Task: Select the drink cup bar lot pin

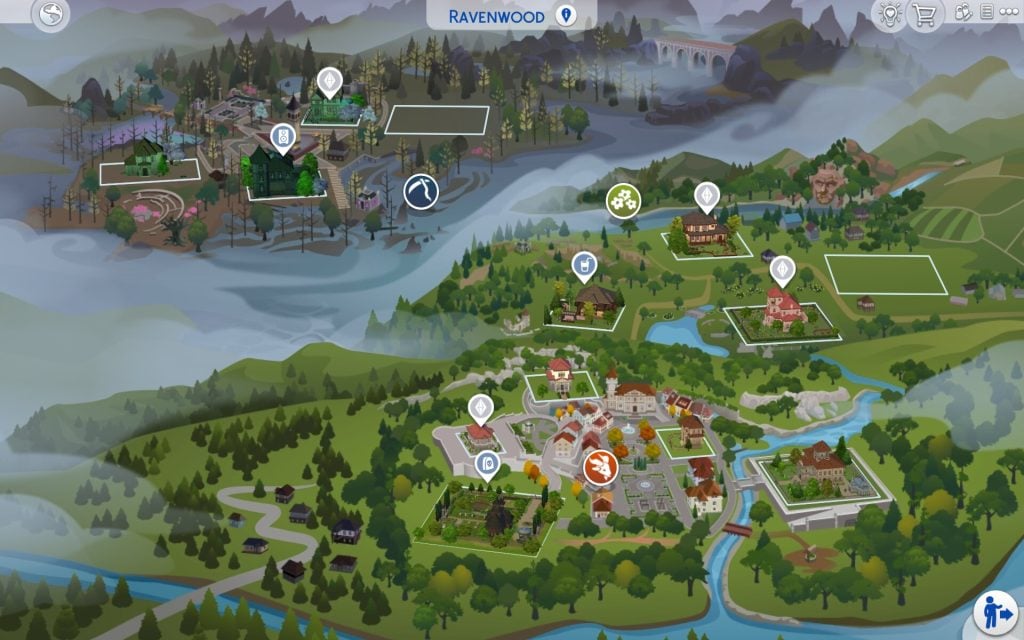Action: click(x=582, y=266)
